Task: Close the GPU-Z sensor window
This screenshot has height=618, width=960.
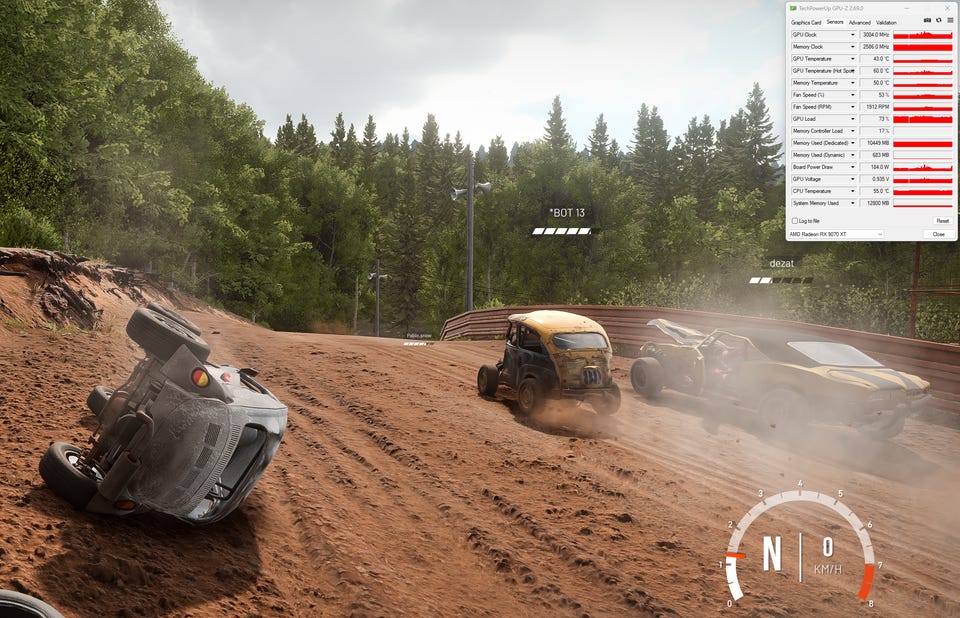Action: 938,234
